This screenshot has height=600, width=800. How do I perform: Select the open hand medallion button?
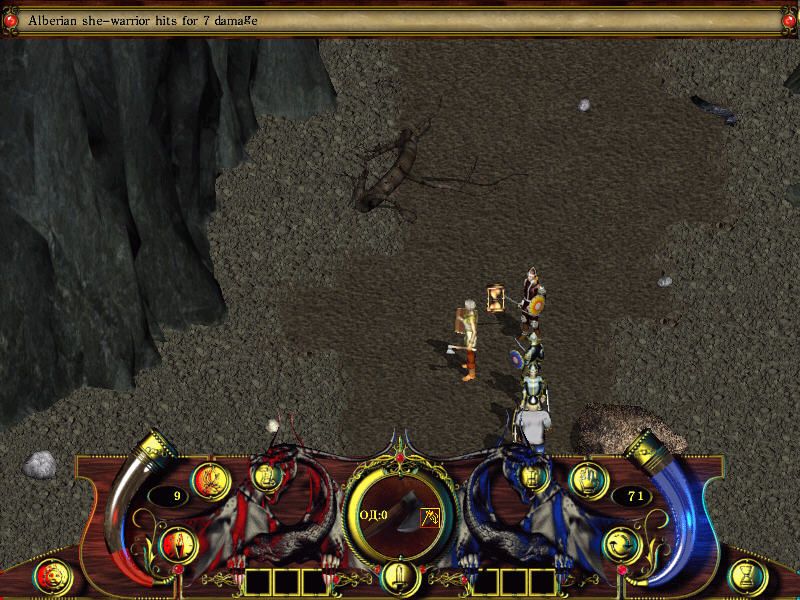589,481
